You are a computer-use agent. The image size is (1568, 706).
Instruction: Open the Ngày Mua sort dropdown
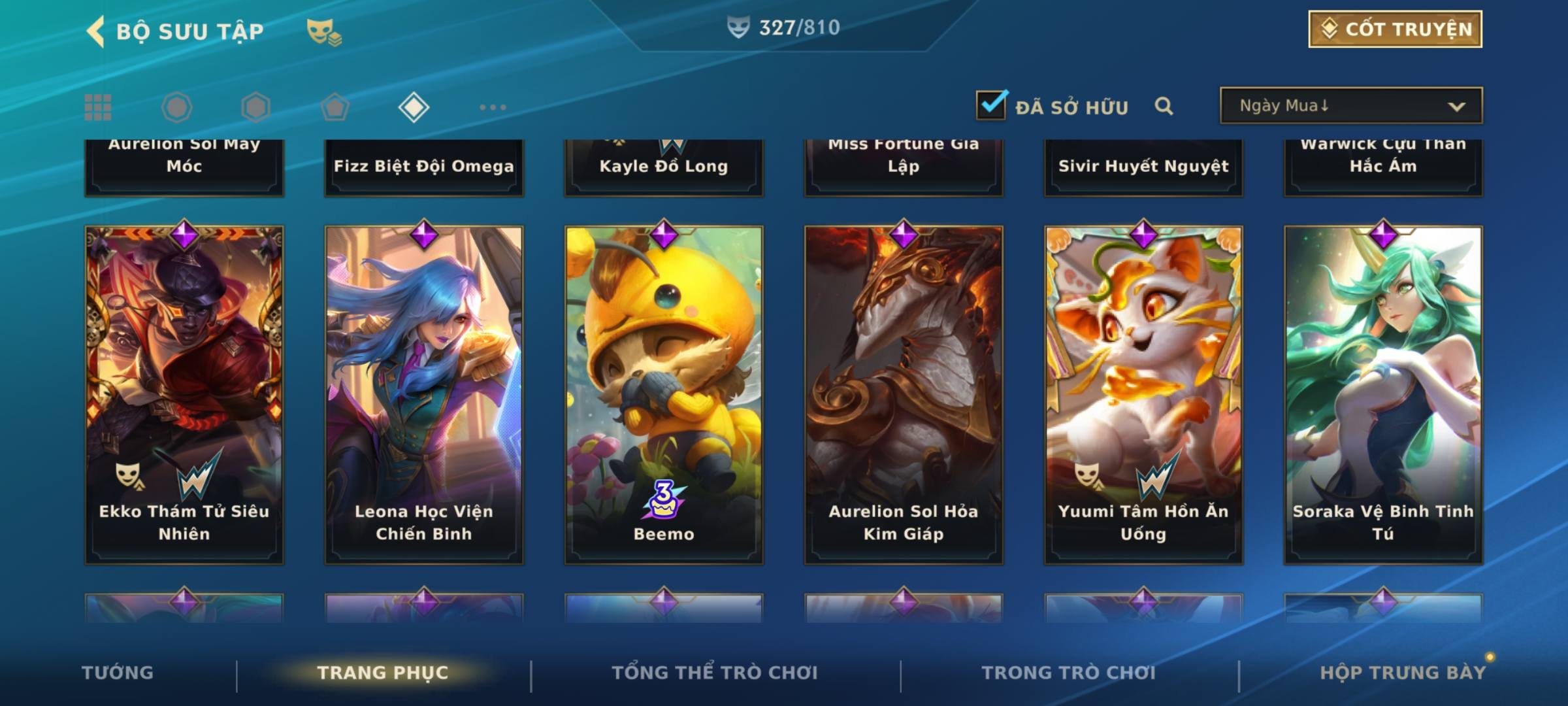pos(1350,106)
